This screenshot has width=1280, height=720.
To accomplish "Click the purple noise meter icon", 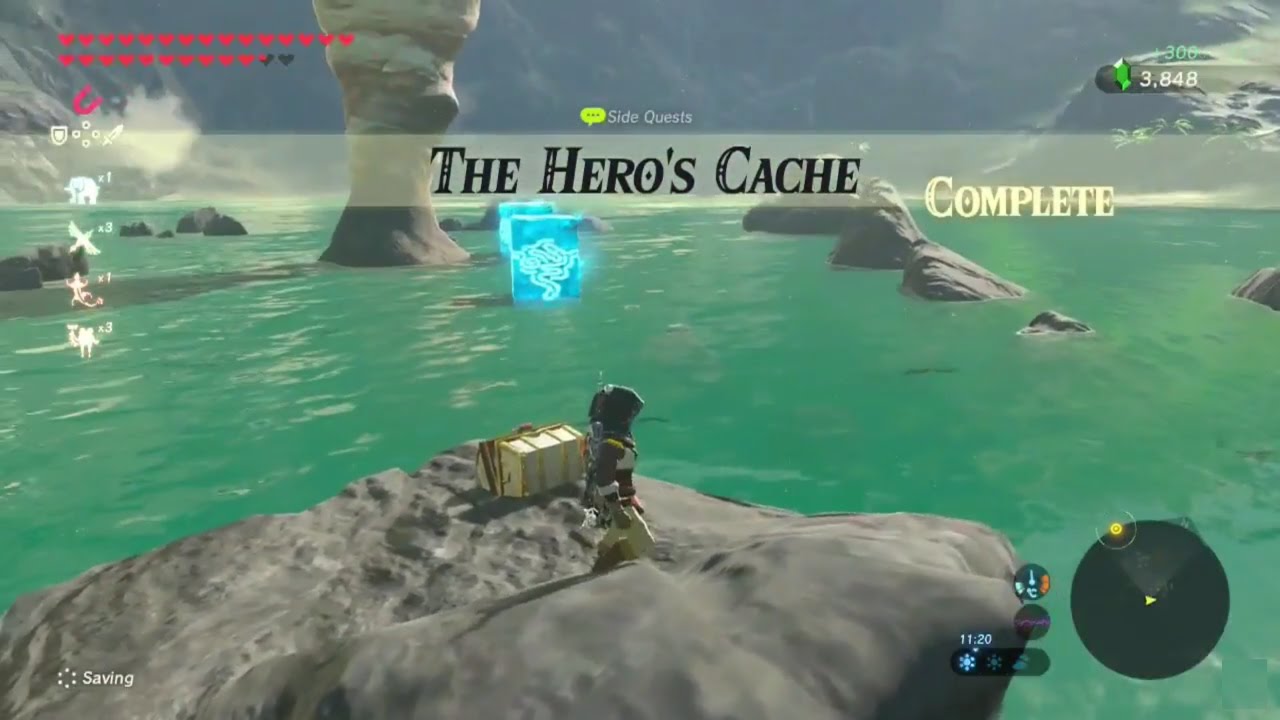I will click(1032, 621).
